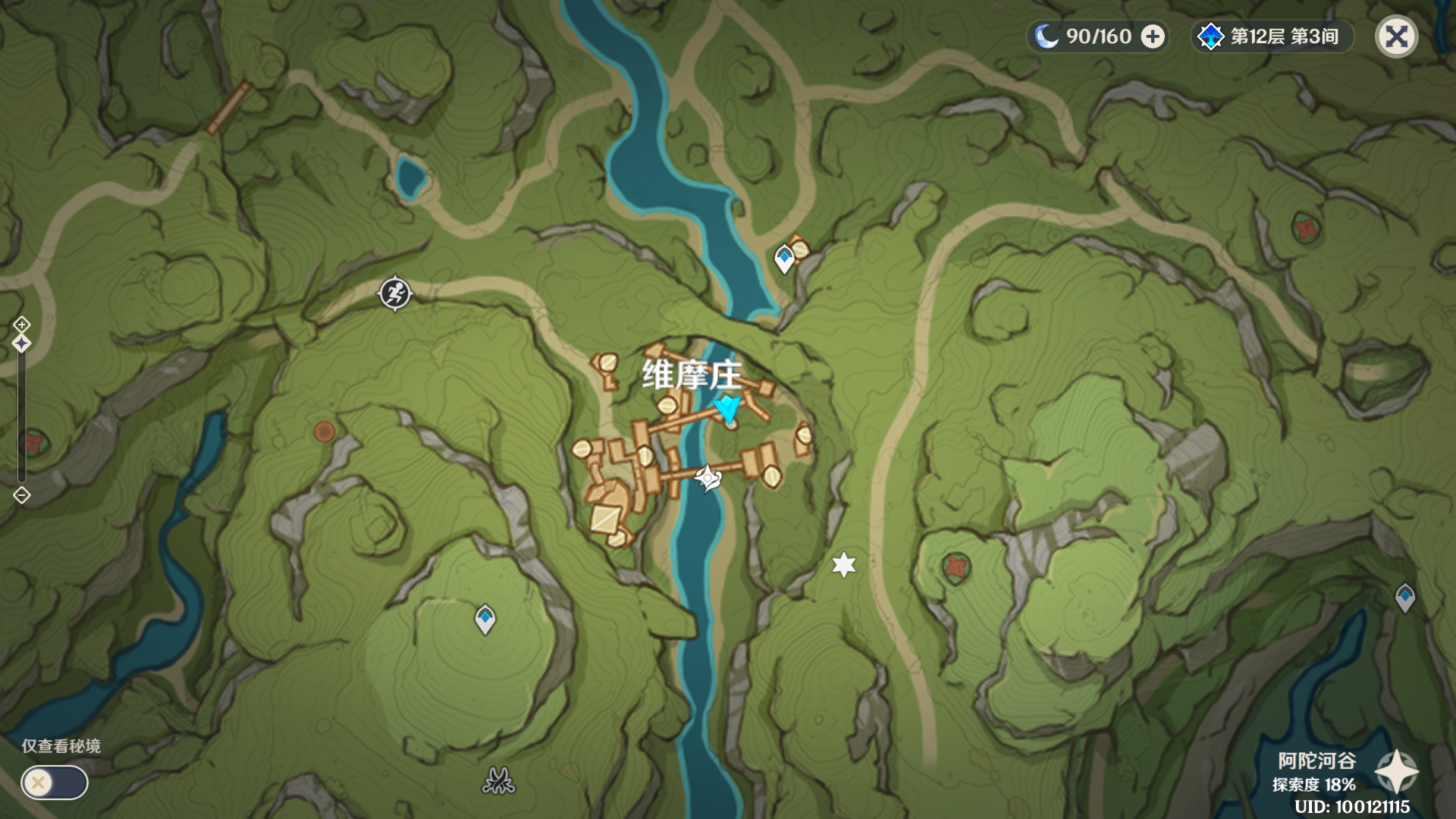Screen dimensions: 1456x819
Task: Zoom out the map with minus
Action: pos(21,495)
